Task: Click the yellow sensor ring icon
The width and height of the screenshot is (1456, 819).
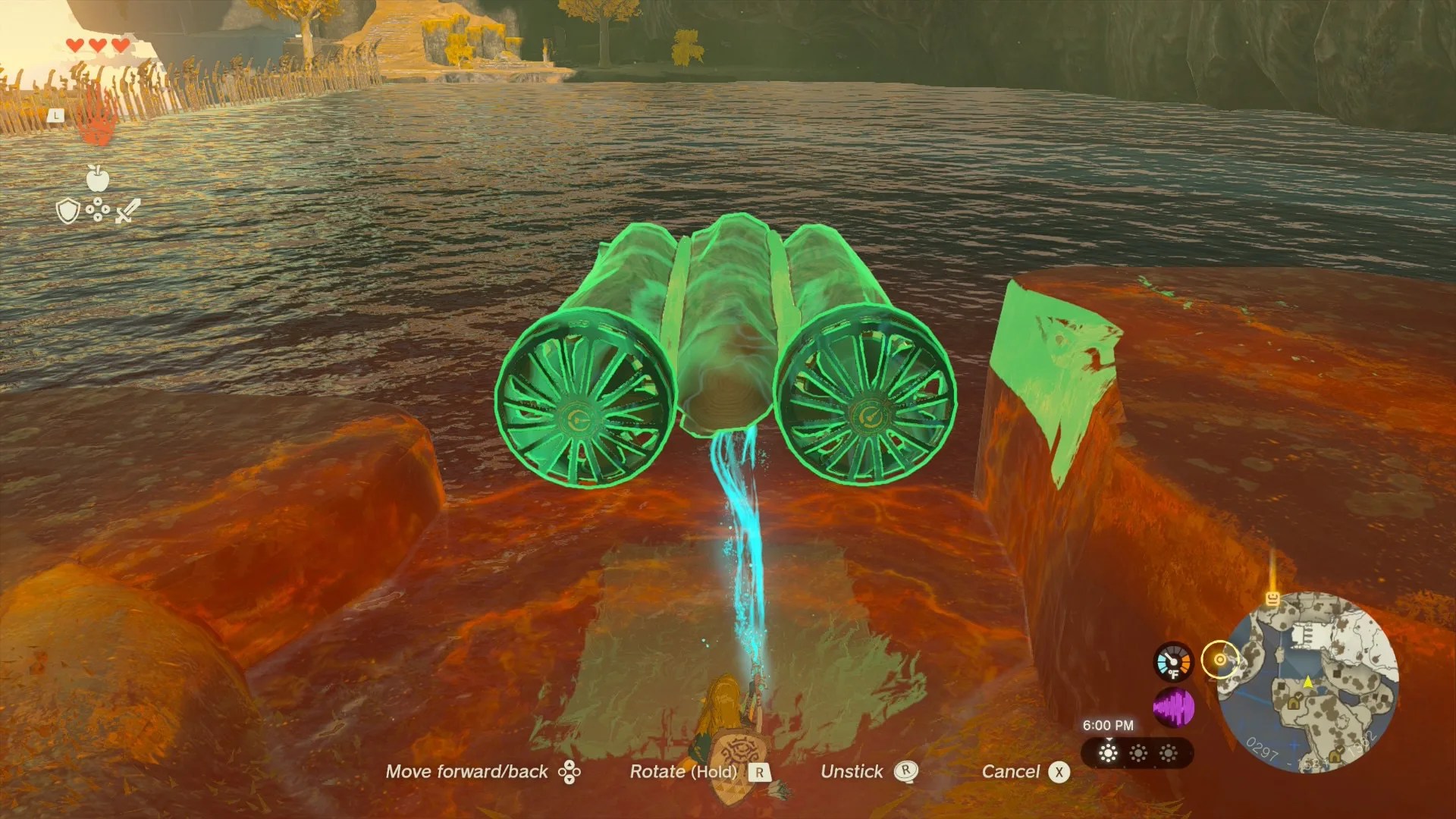Action: (1219, 660)
